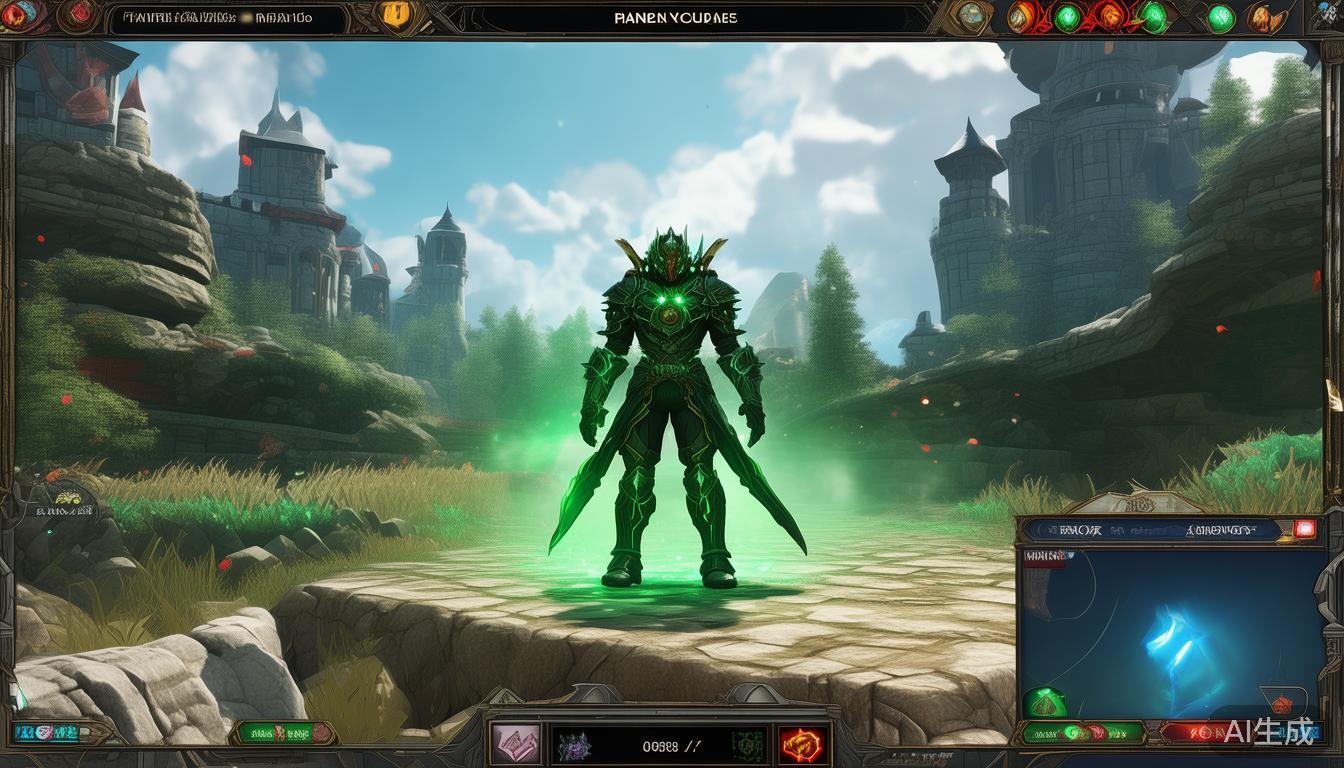Close the minimap with the red button
Viewport: 1344px width, 768px height.
tap(1304, 530)
